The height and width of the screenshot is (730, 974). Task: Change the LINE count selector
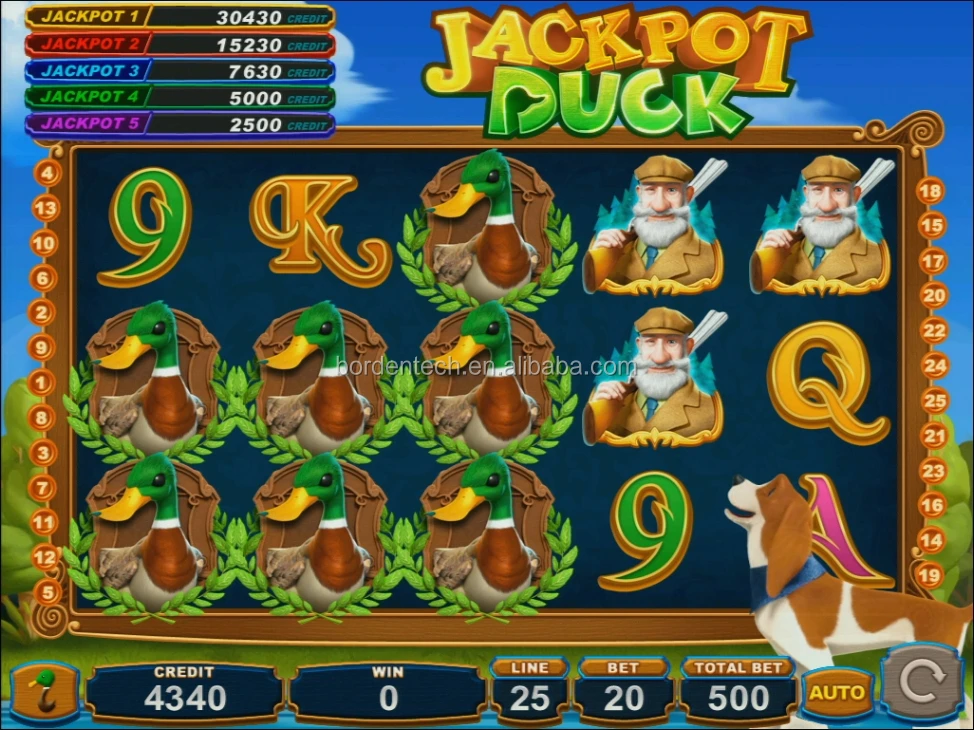(x=529, y=690)
